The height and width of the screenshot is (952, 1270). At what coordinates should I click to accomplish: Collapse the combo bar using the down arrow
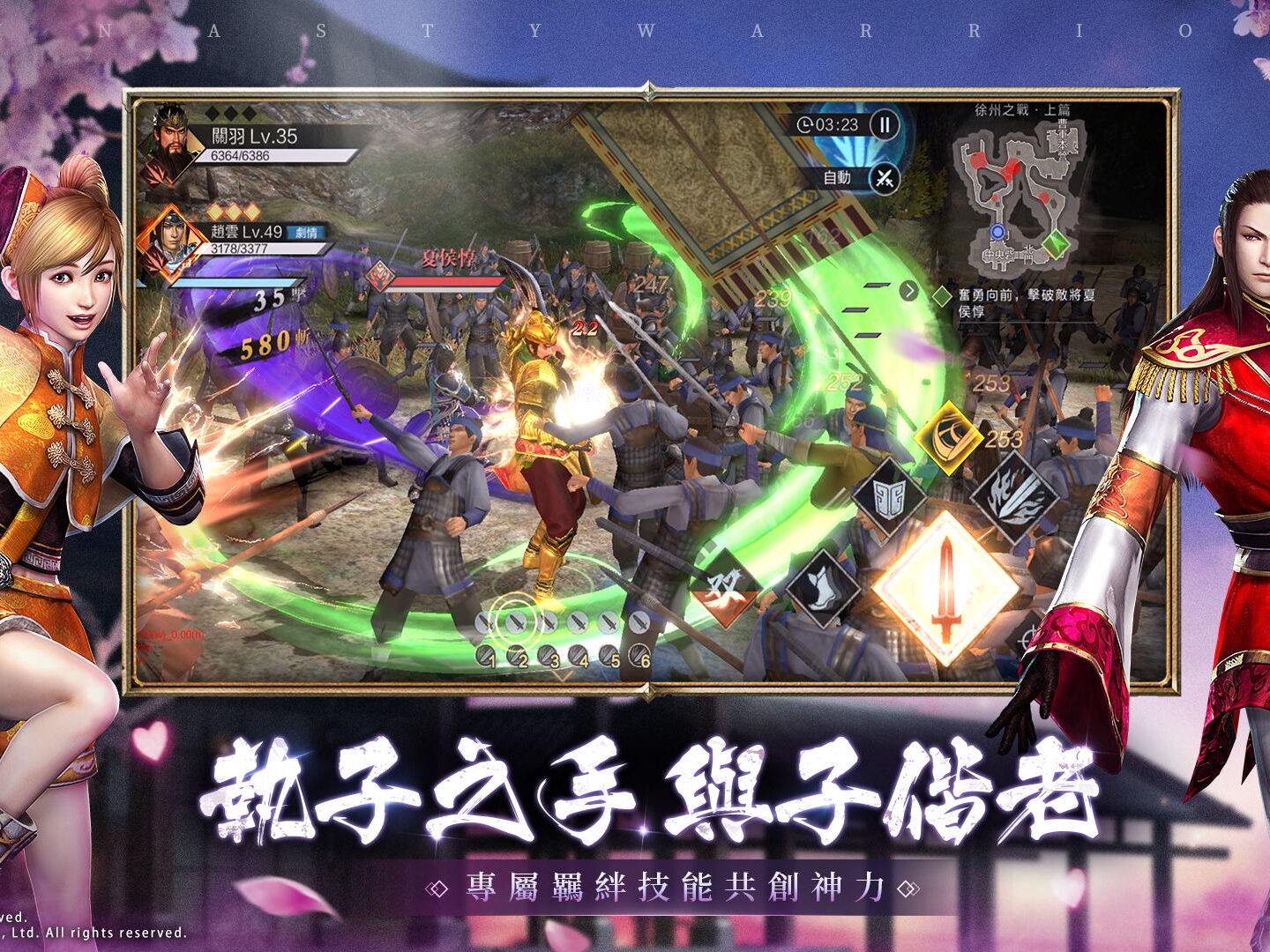(x=564, y=673)
